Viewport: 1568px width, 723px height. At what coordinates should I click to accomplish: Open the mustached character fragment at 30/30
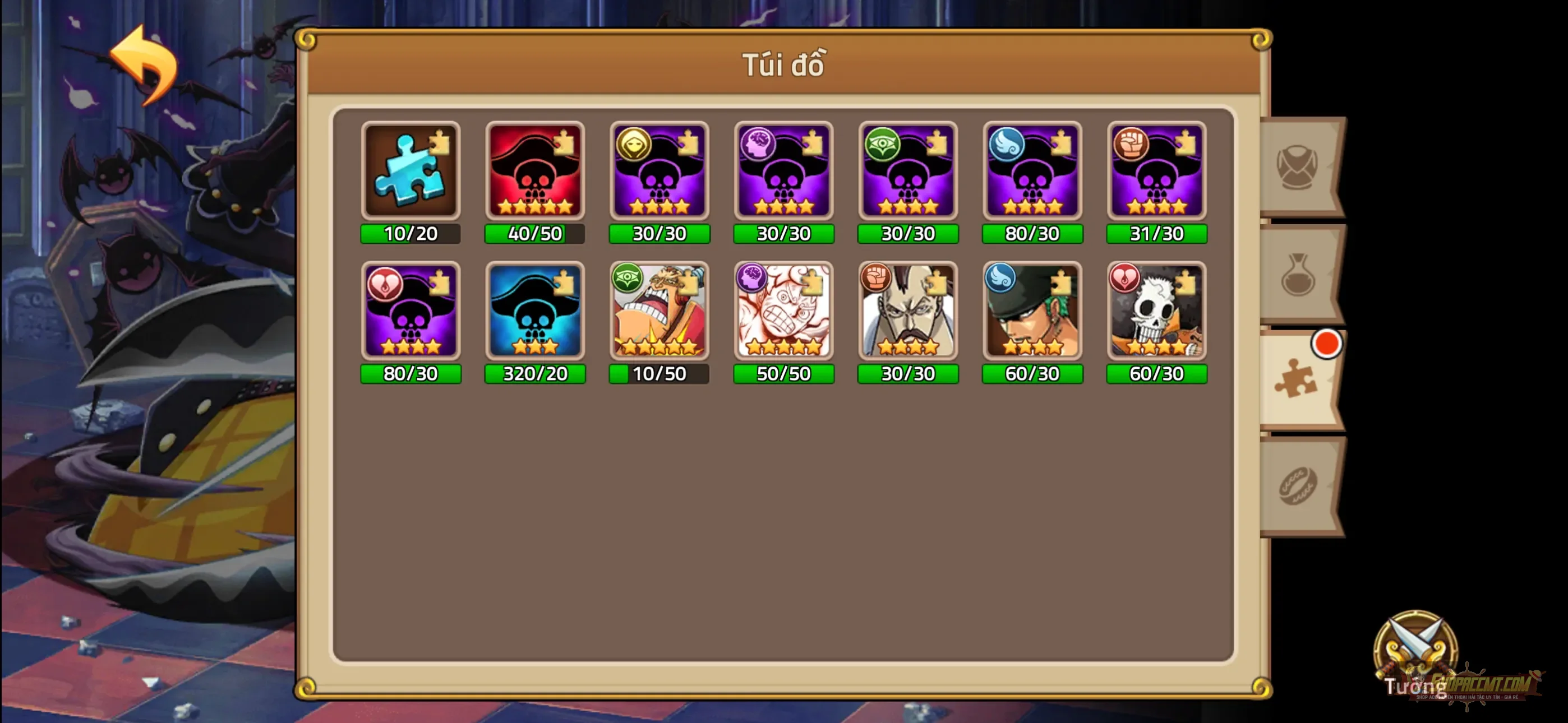(x=907, y=312)
